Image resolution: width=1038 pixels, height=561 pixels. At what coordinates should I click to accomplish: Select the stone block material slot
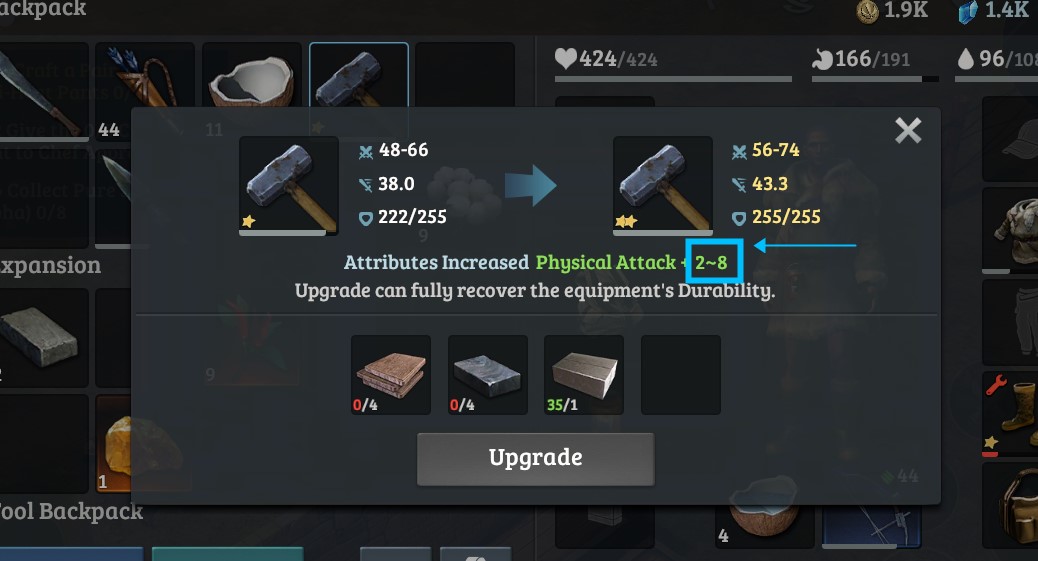point(584,374)
